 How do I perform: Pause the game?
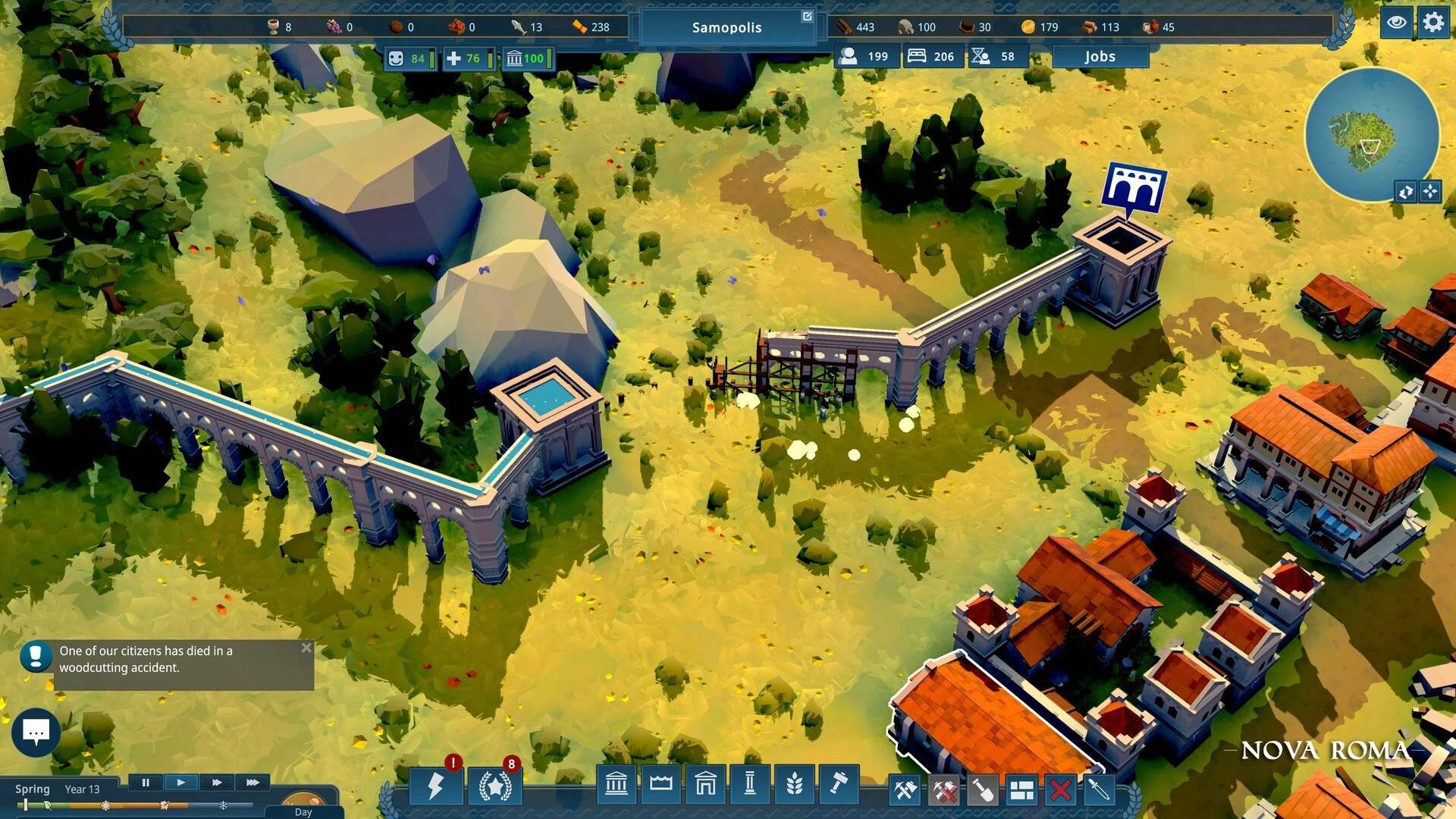point(146,783)
